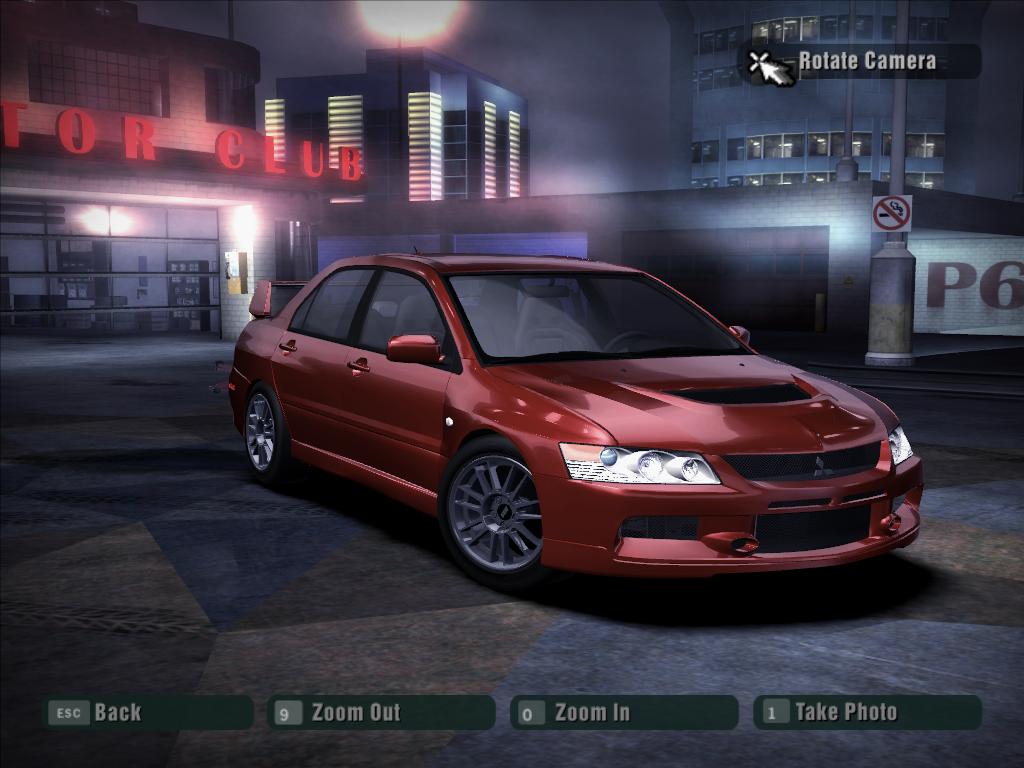Click the Zoom Out button

[x=381, y=712]
